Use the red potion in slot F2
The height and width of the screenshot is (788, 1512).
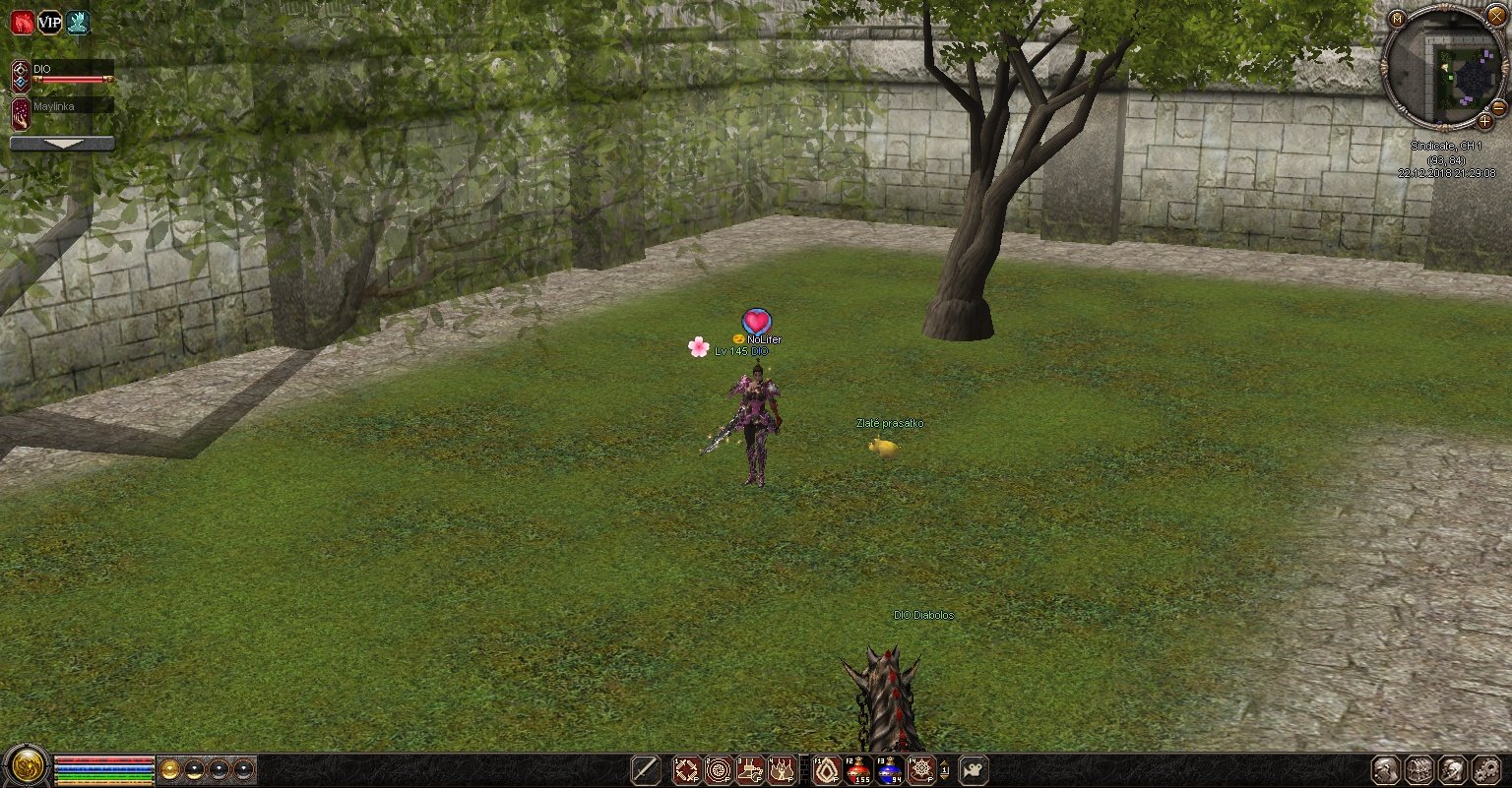pos(859,769)
